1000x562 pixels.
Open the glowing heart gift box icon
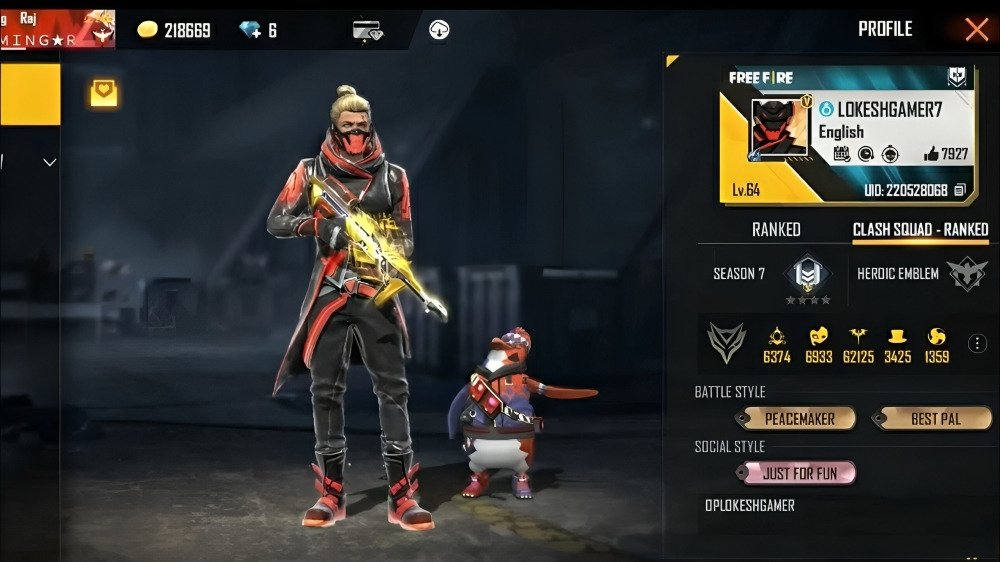104,93
